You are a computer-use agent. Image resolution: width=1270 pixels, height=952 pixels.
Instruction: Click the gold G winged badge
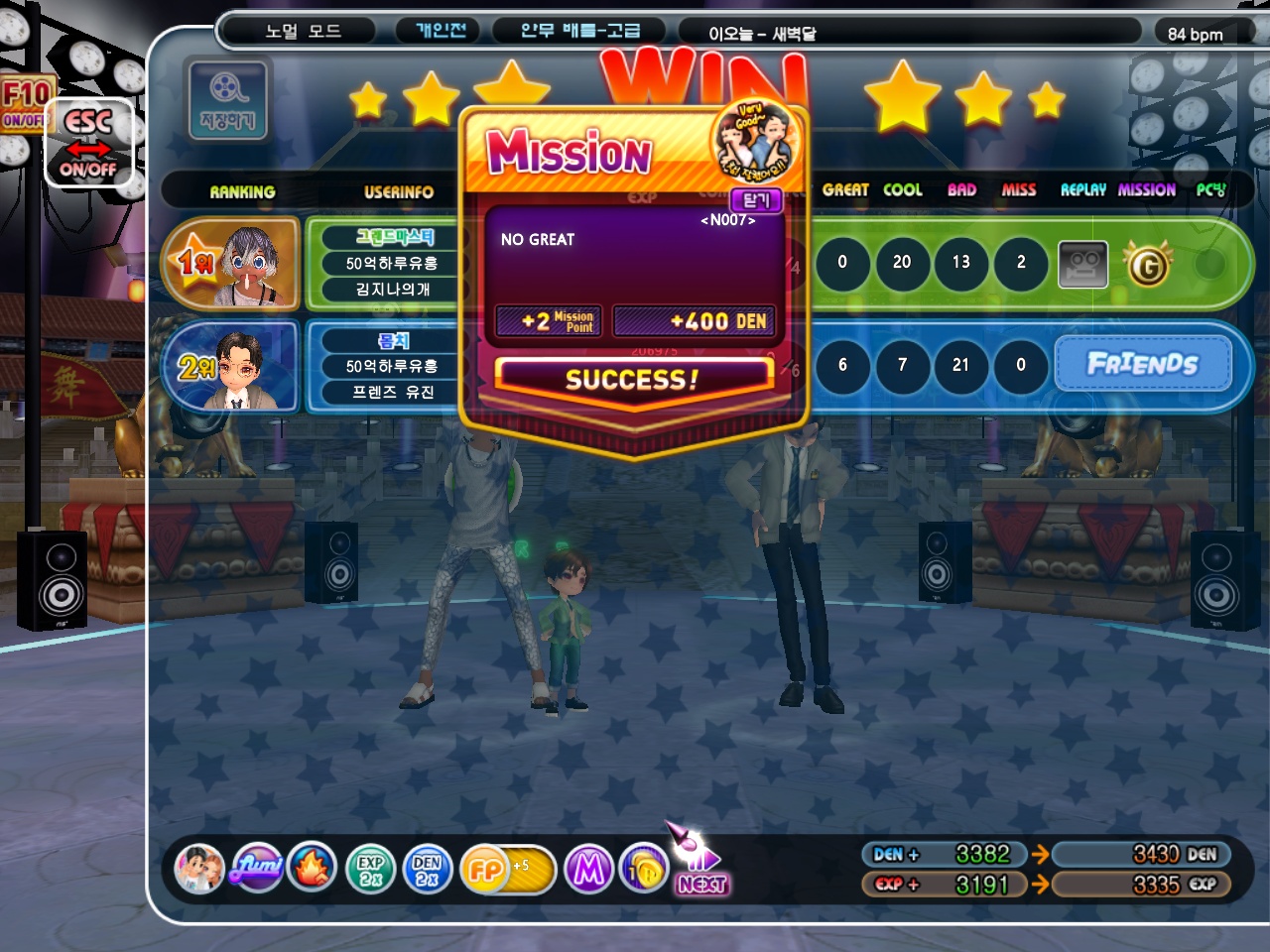click(1148, 264)
